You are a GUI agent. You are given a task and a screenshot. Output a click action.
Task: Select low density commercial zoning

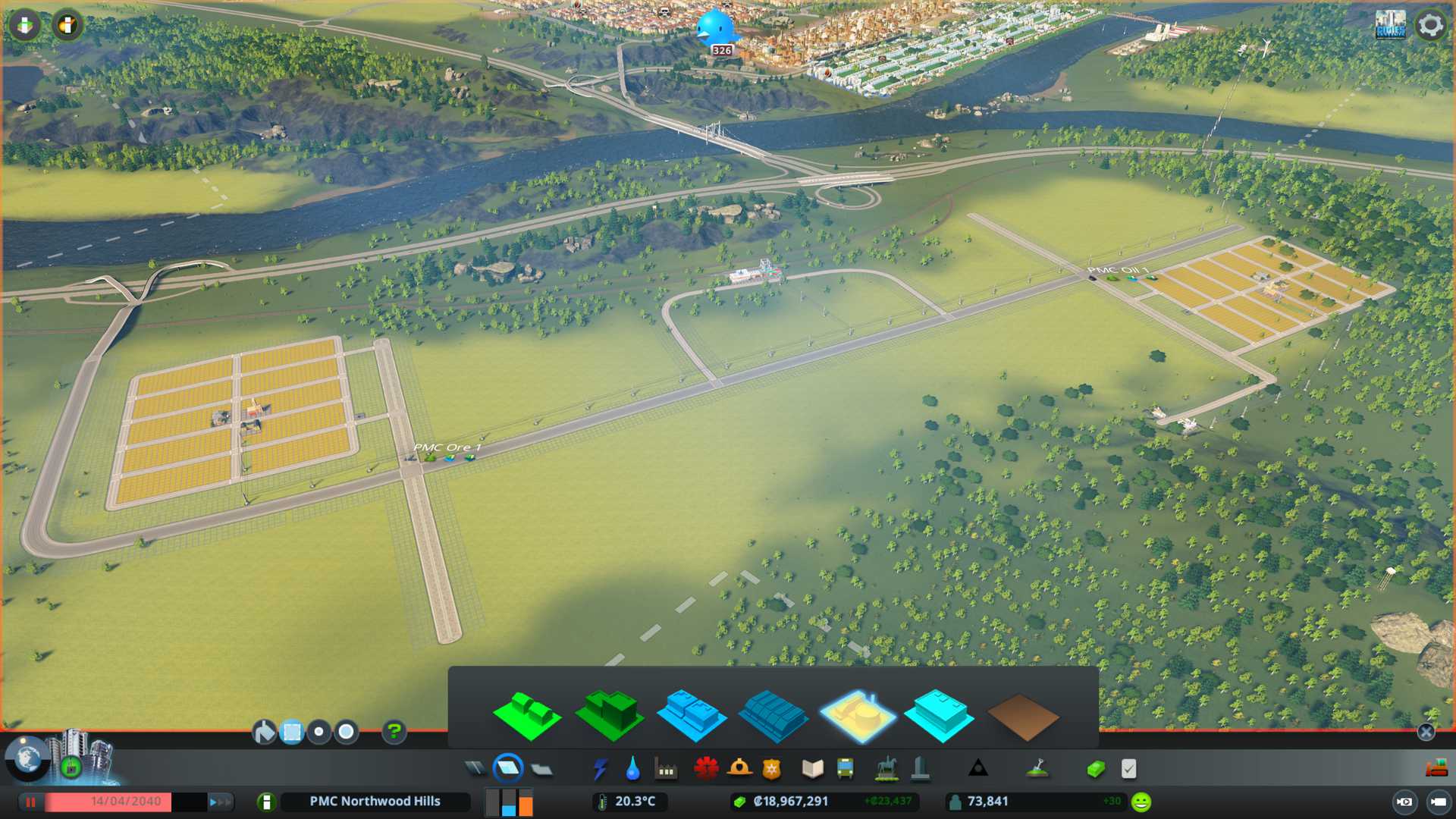click(692, 715)
